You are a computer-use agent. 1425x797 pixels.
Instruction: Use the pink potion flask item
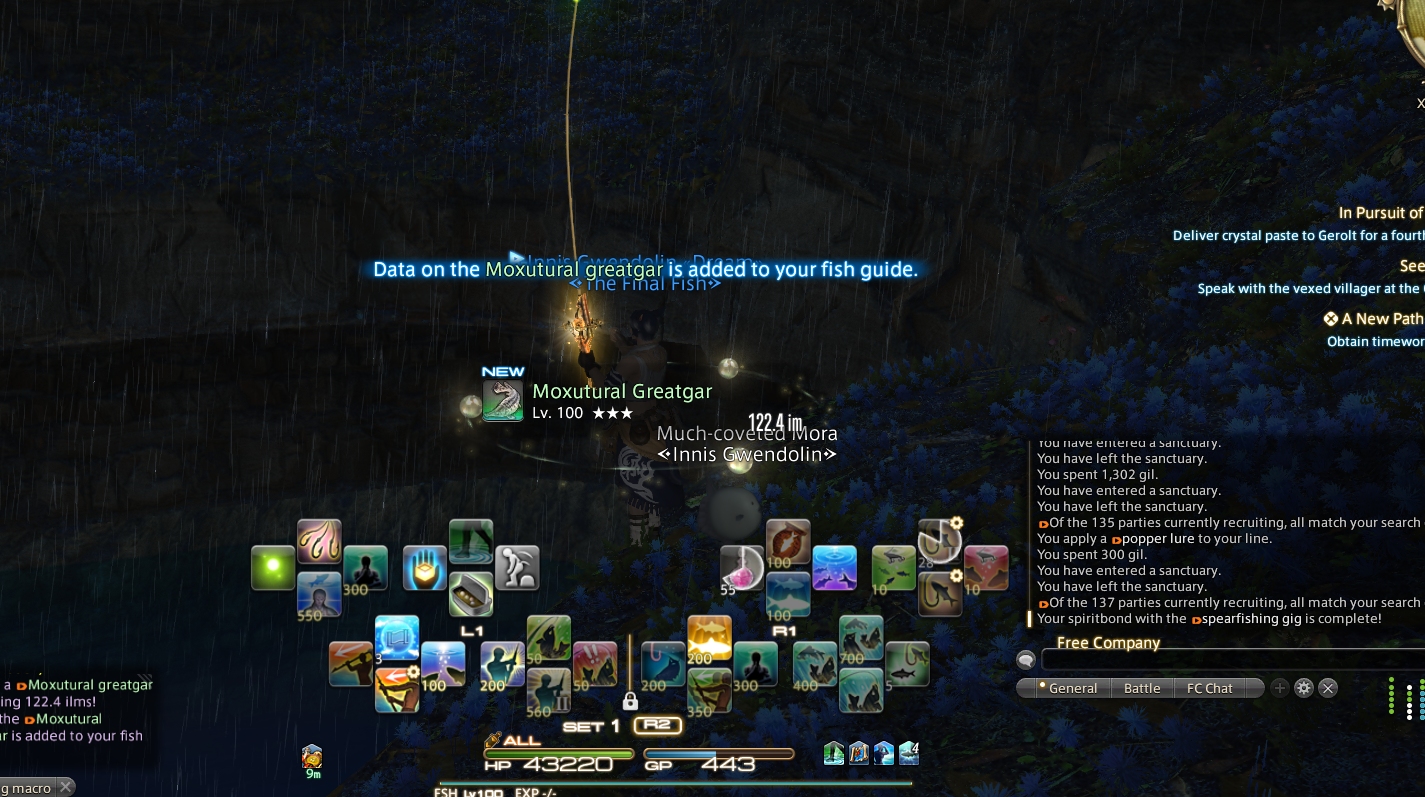point(742,568)
